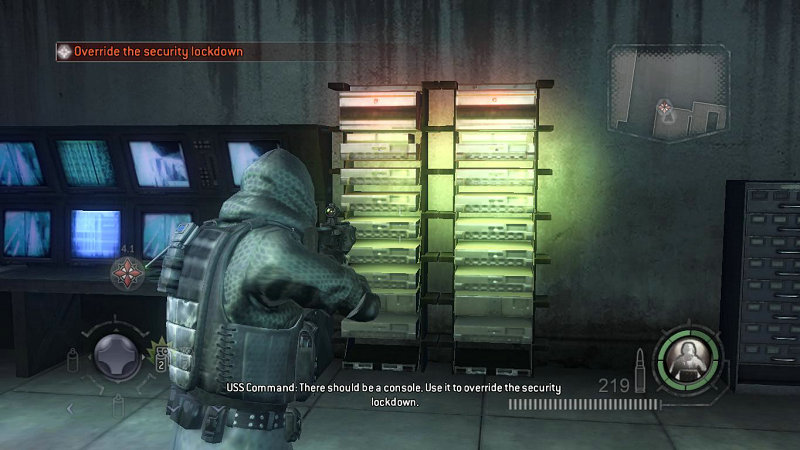Choose the spray can left of the d-pad
Screen dimensions: 800x450
click(x=73, y=360)
